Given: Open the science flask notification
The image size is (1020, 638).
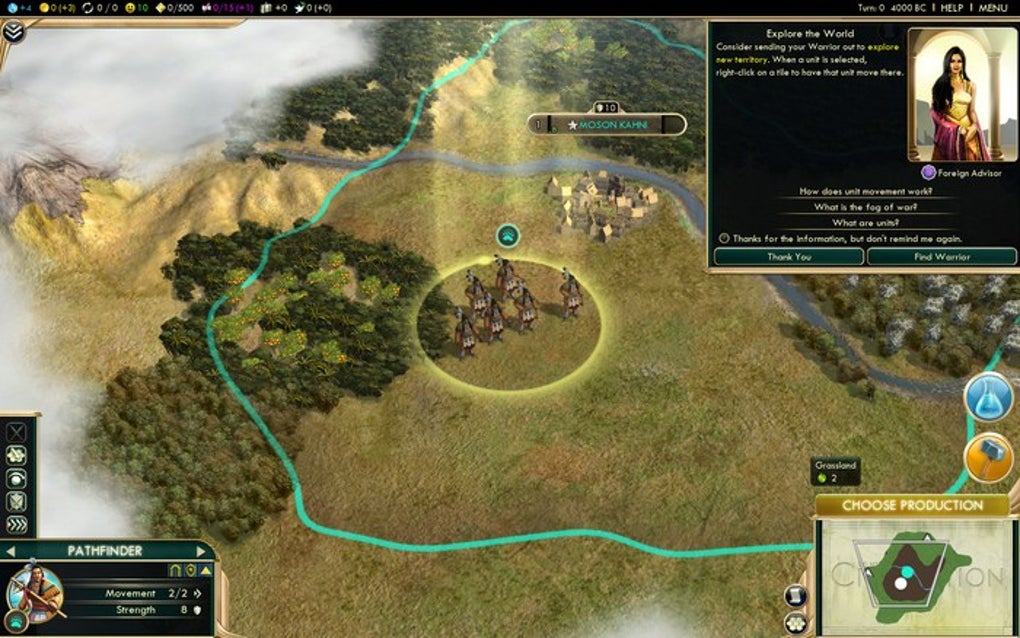Looking at the screenshot, I should click(x=989, y=398).
